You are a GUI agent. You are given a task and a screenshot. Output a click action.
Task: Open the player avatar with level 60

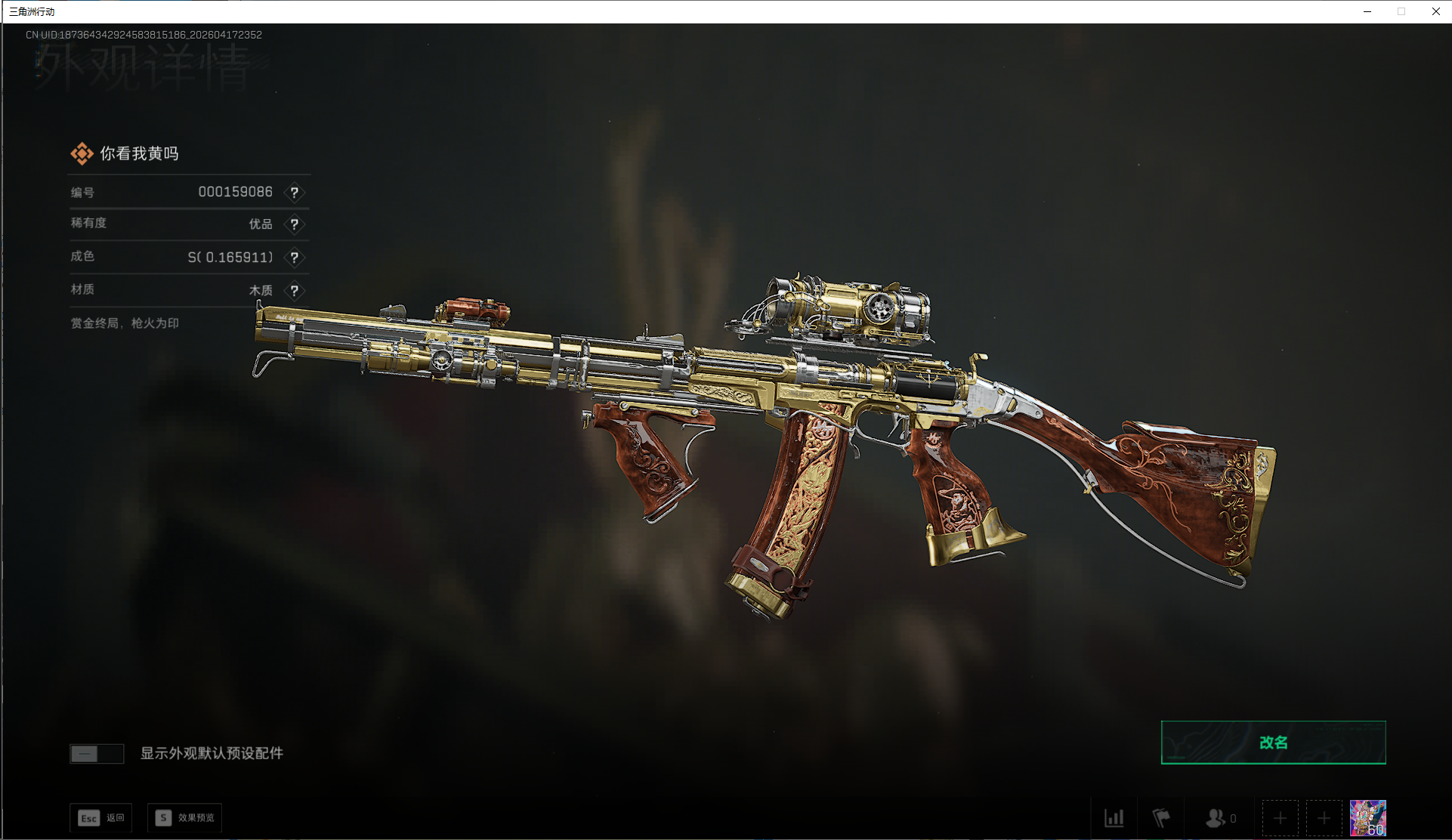click(x=1367, y=818)
